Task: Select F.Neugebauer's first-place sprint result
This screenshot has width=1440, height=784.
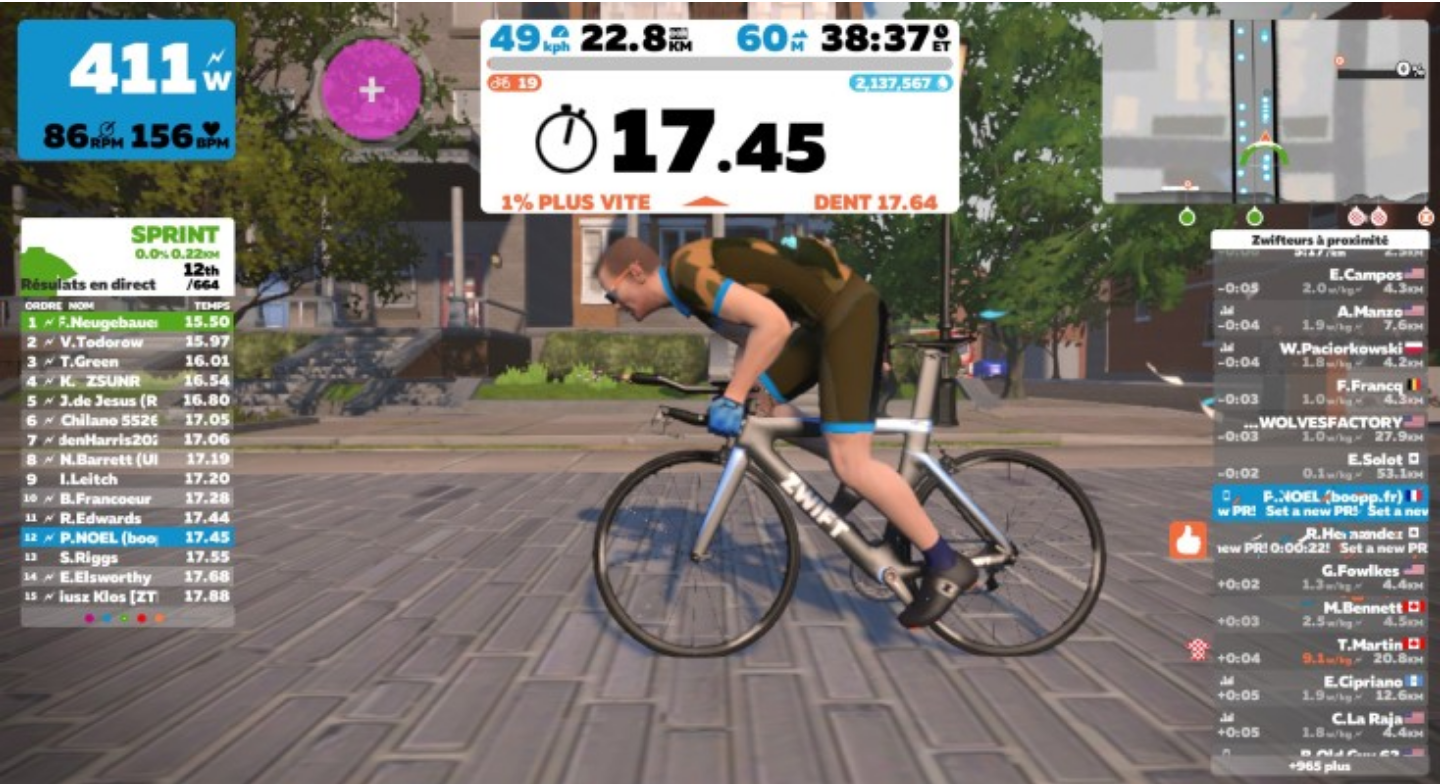Action: tap(127, 322)
